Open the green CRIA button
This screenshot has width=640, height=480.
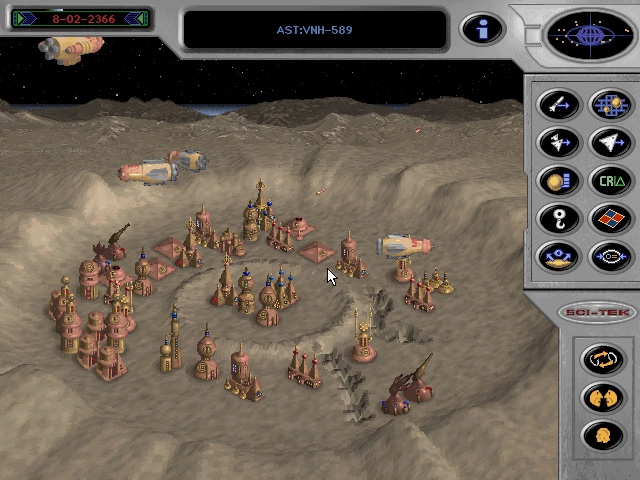609,181
